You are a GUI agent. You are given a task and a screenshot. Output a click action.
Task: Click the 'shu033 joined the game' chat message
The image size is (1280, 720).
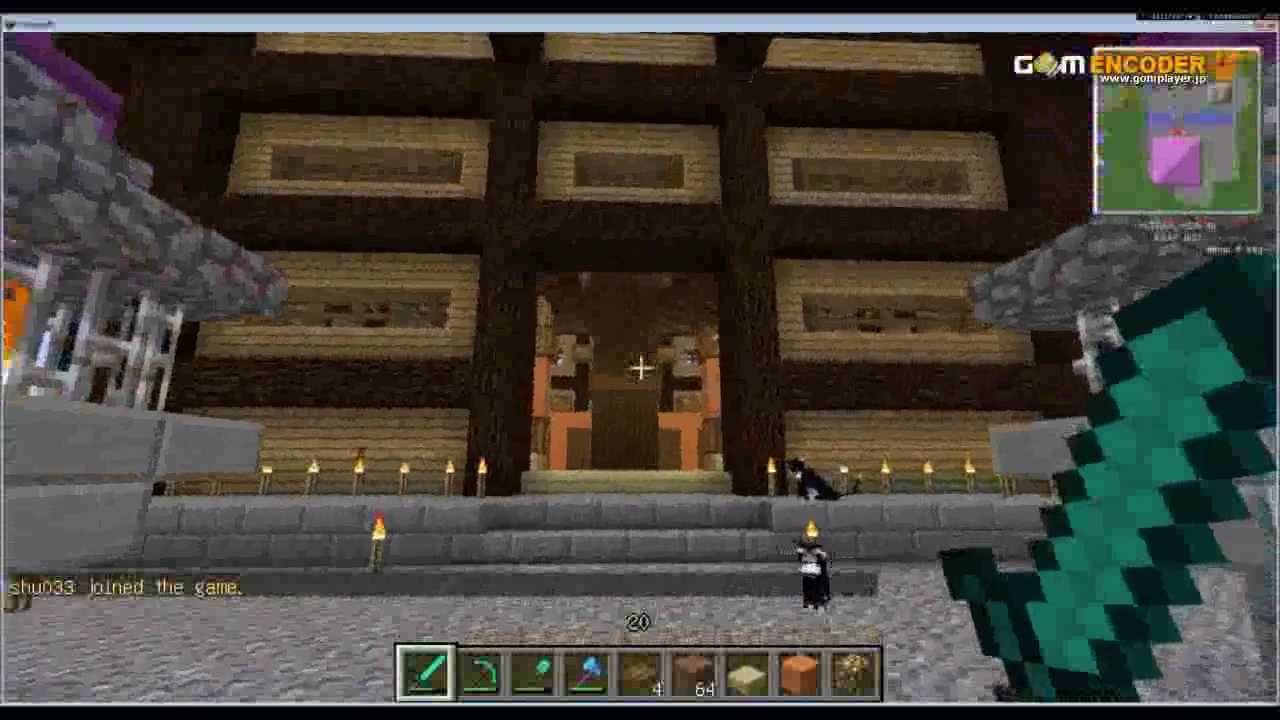click(x=125, y=587)
